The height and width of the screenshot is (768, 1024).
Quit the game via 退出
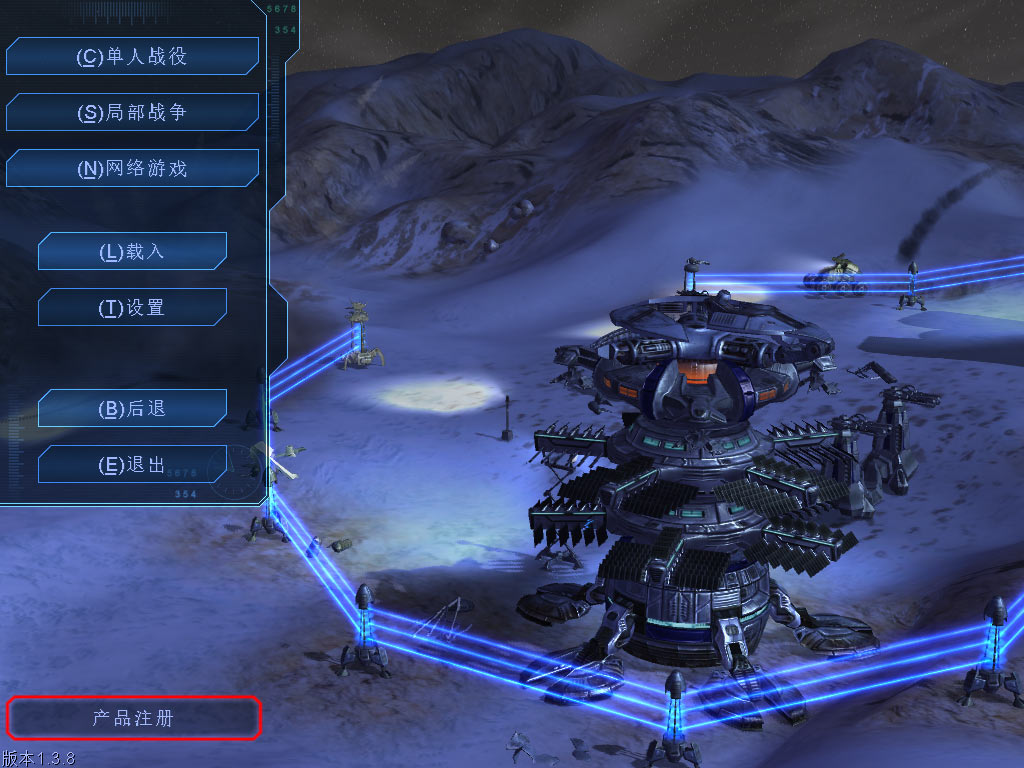132,464
